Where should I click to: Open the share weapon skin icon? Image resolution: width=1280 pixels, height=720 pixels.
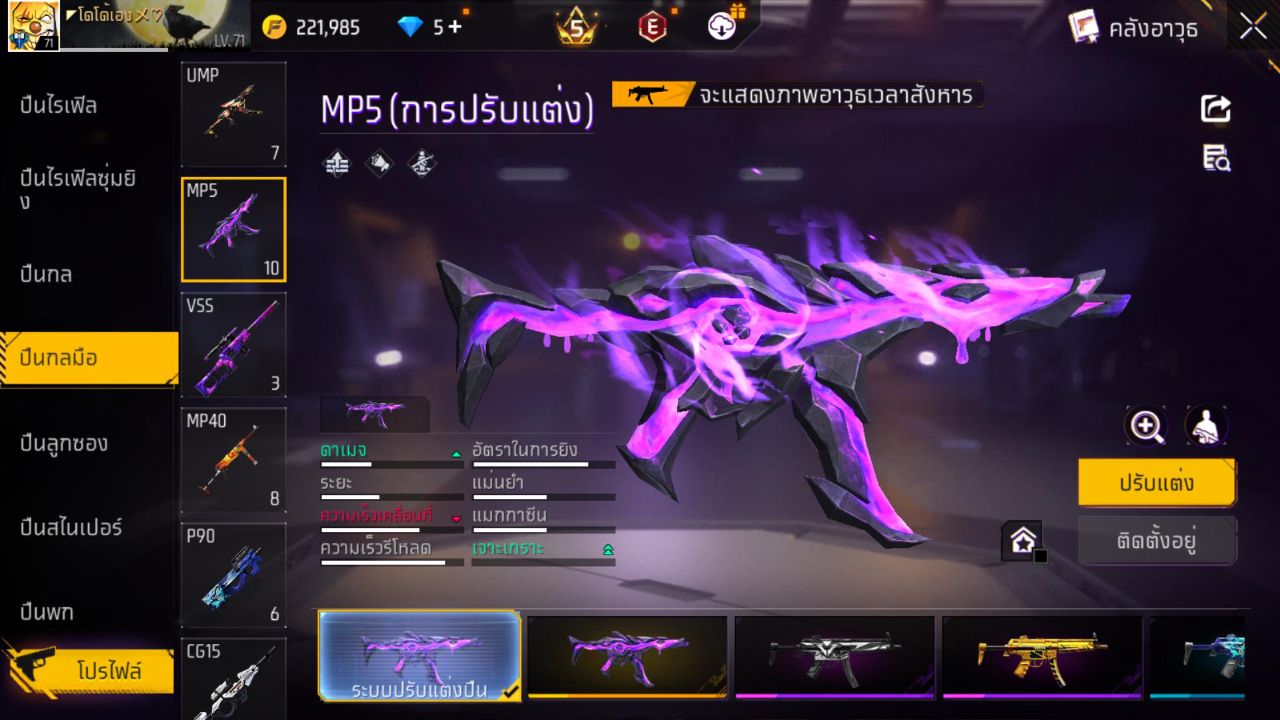[x=1215, y=109]
